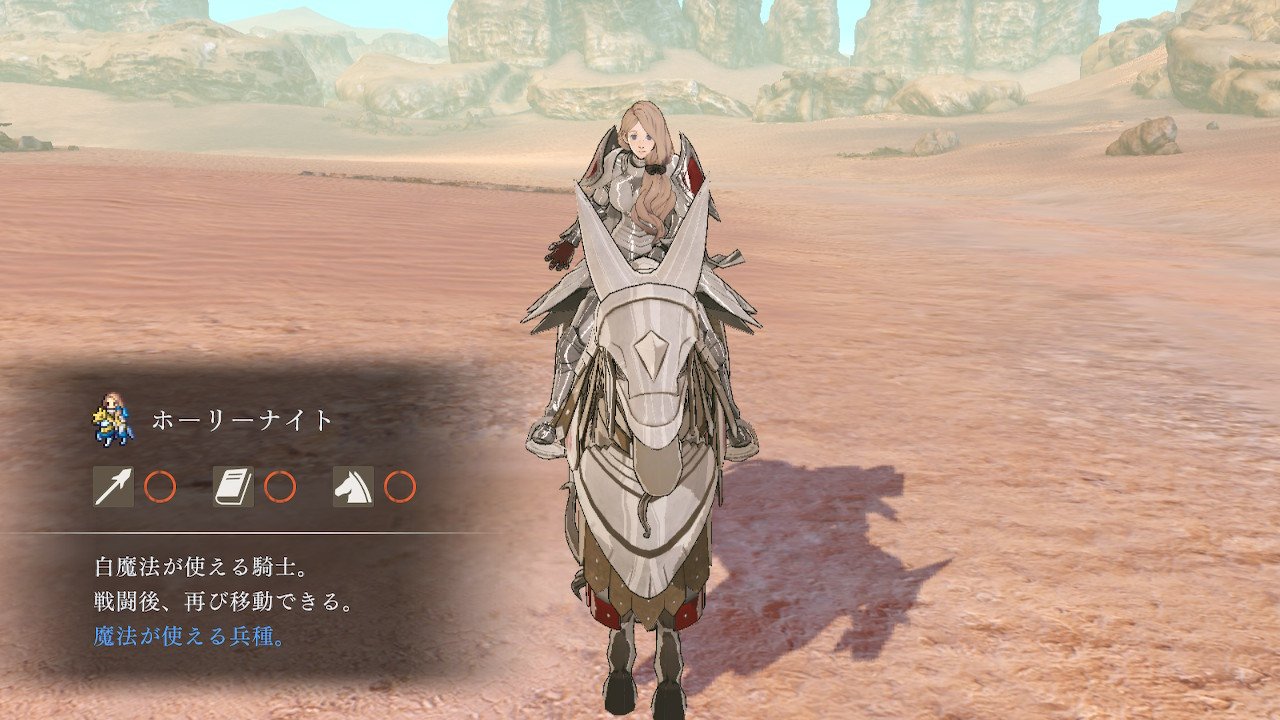Select the ホーリーナイト class name
The image size is (1280, 720).
(x=242, y=421)
